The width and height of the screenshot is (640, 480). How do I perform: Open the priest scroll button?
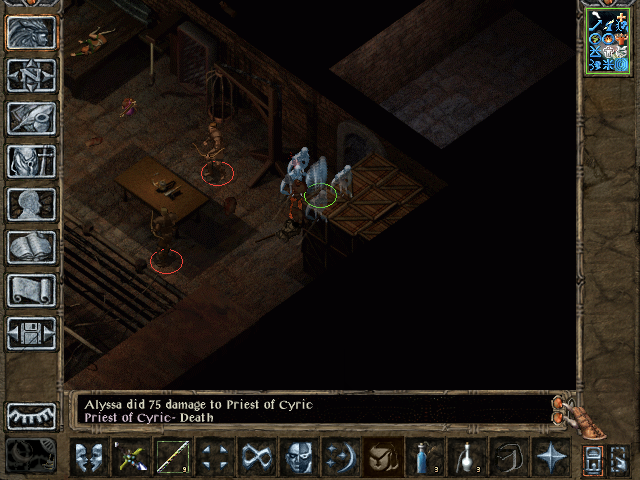click(x=32, y=290)
